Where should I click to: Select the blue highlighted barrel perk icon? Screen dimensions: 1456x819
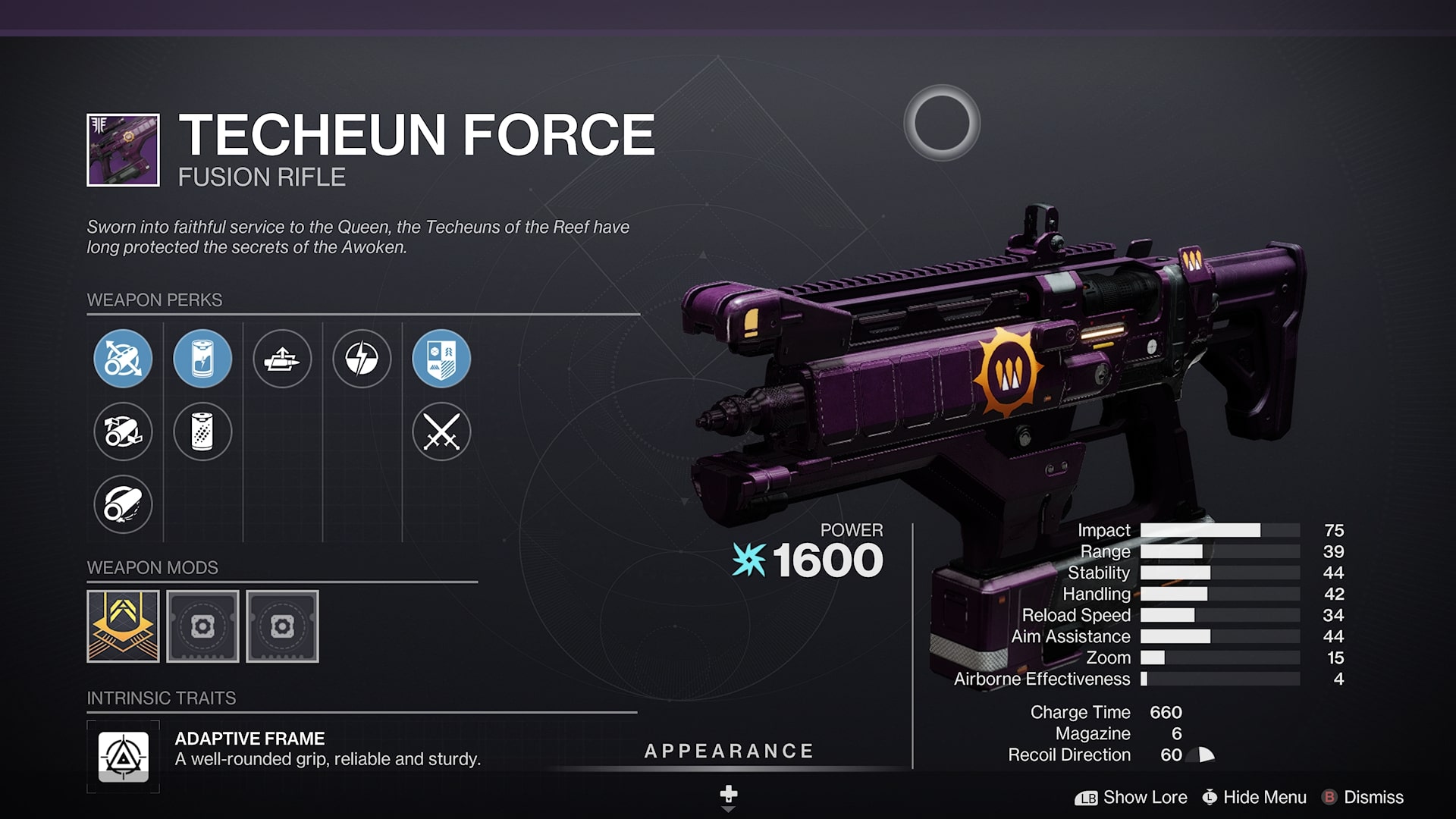click(123, 359)
